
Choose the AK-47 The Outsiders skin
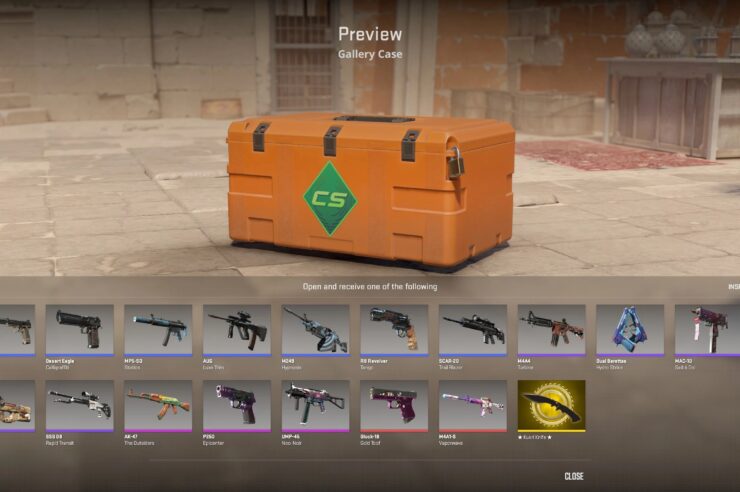coord(157,405)
